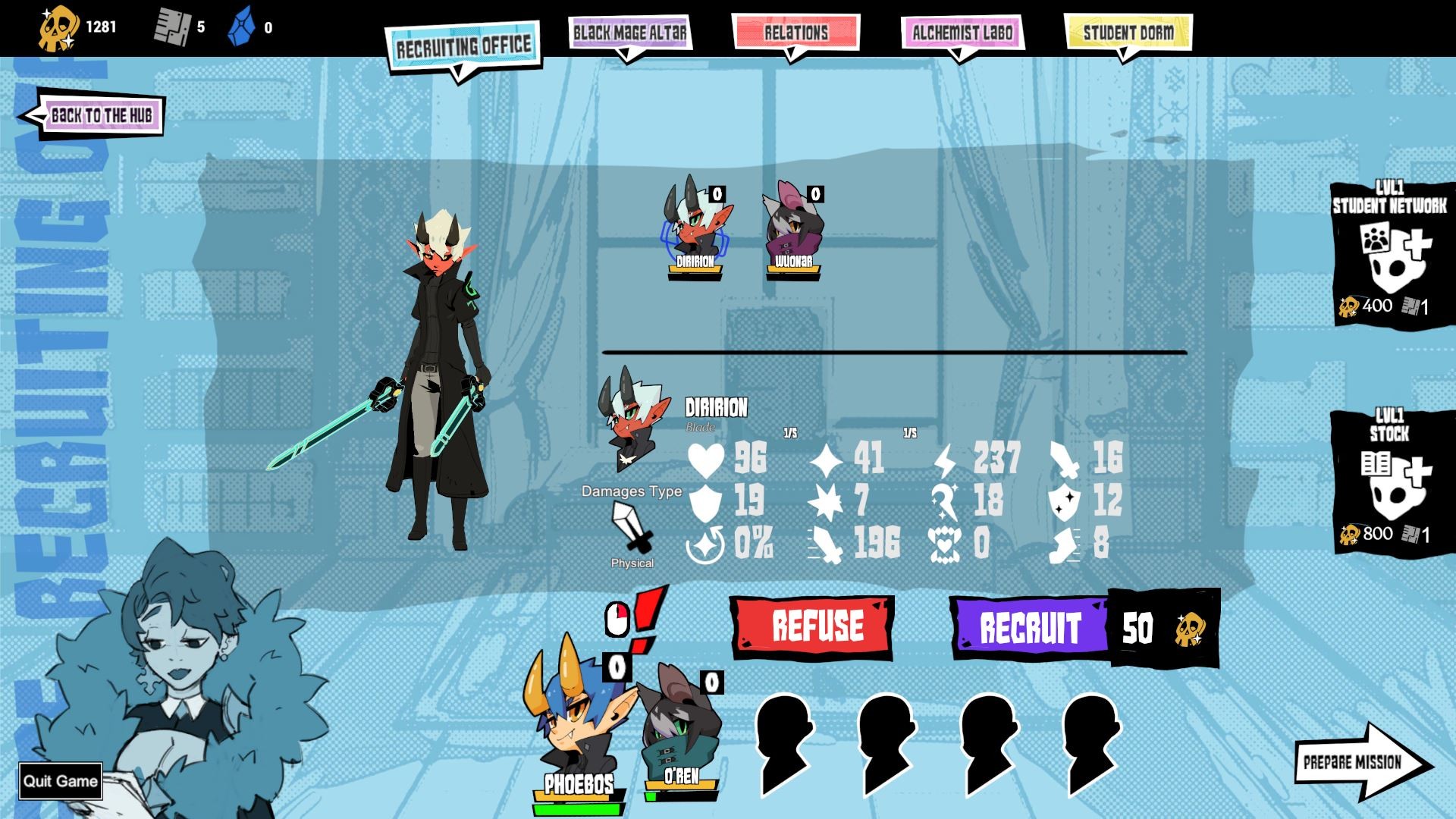Click the heart health stat icon
Screen dimensions: 1456x819
click(x=706, y=458)
